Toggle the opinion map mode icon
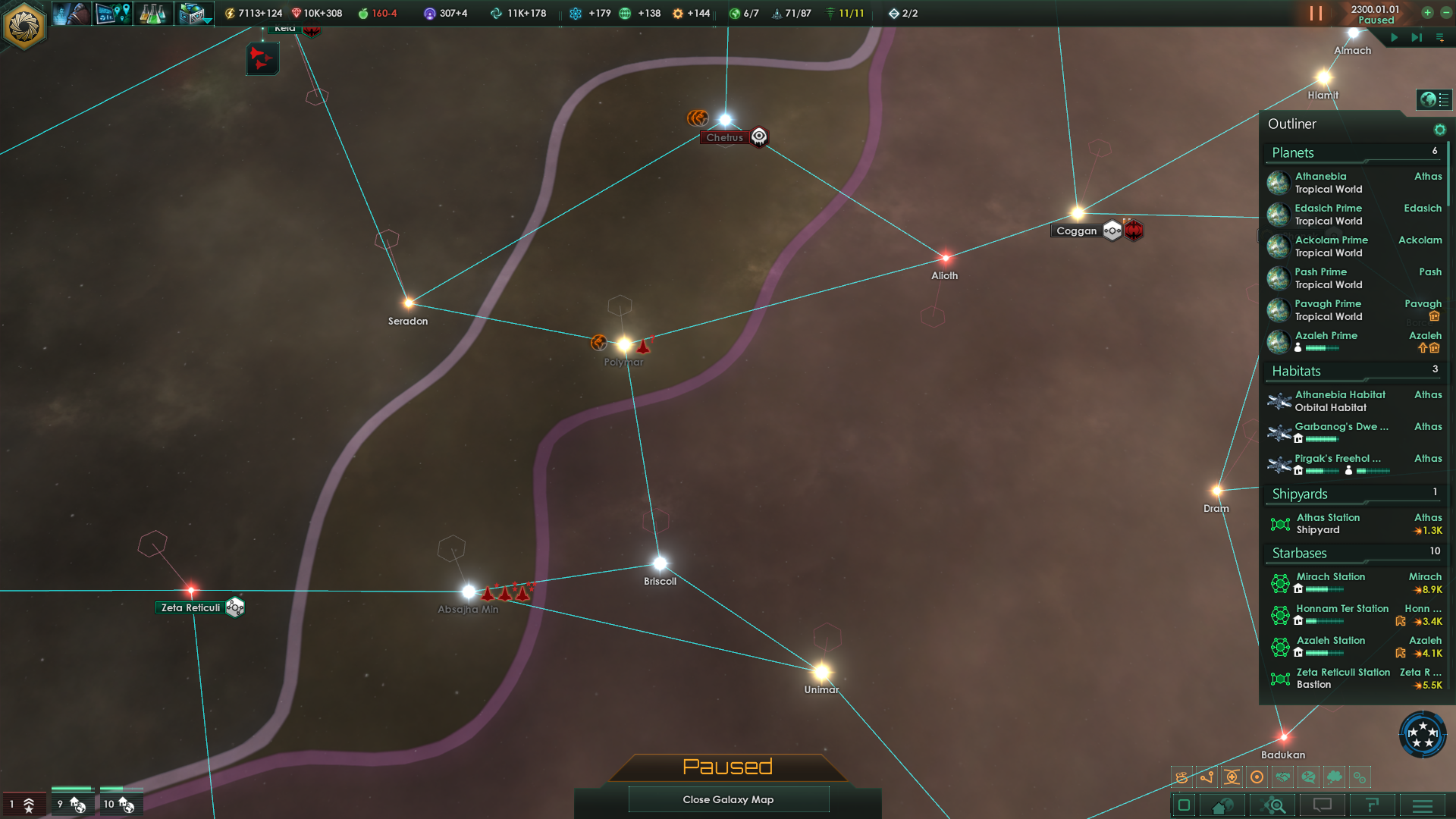Viewport: 1456px width, 819px height. pyautogui.click(x=1309, y=777)
